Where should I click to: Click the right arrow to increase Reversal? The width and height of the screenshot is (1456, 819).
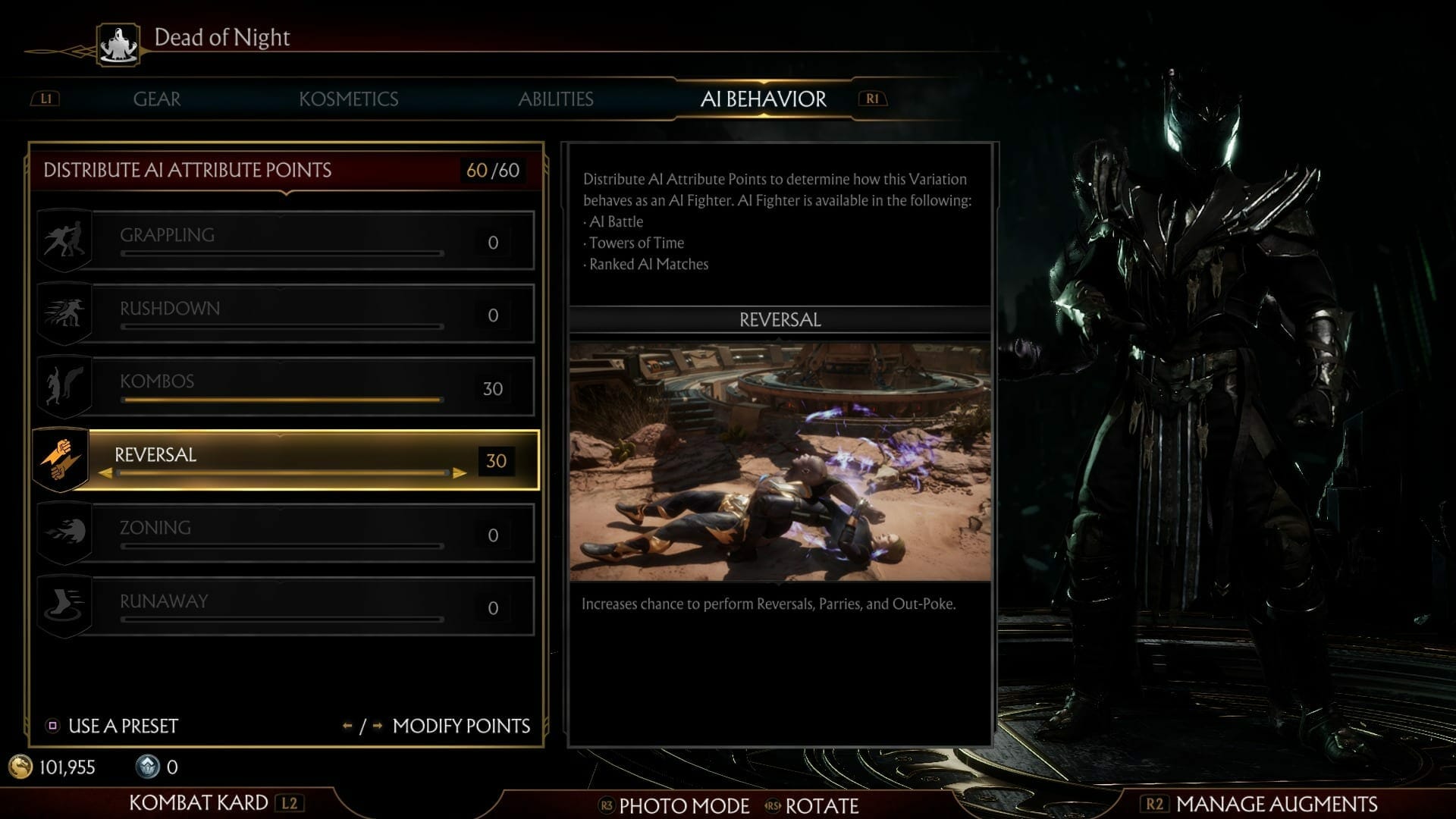point(460,473)
